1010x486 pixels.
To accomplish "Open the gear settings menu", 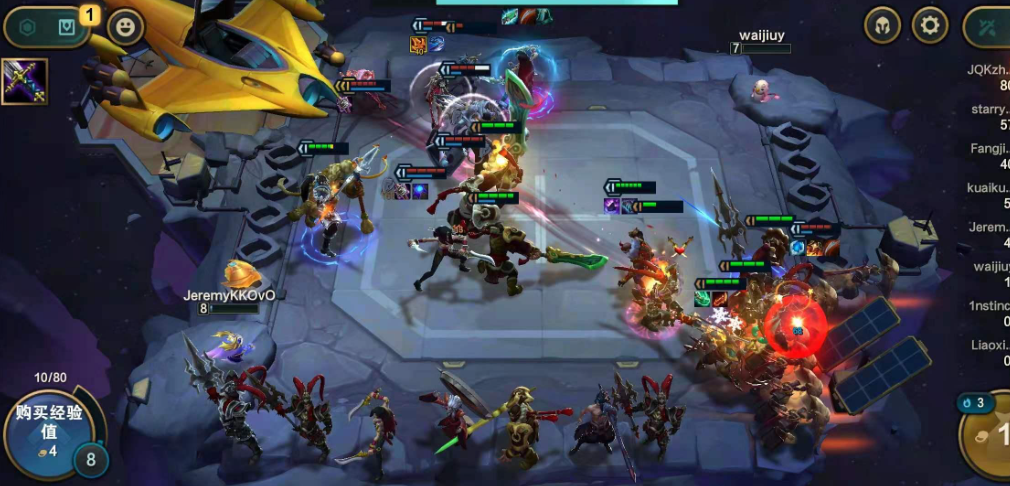I will coord(930,25).
